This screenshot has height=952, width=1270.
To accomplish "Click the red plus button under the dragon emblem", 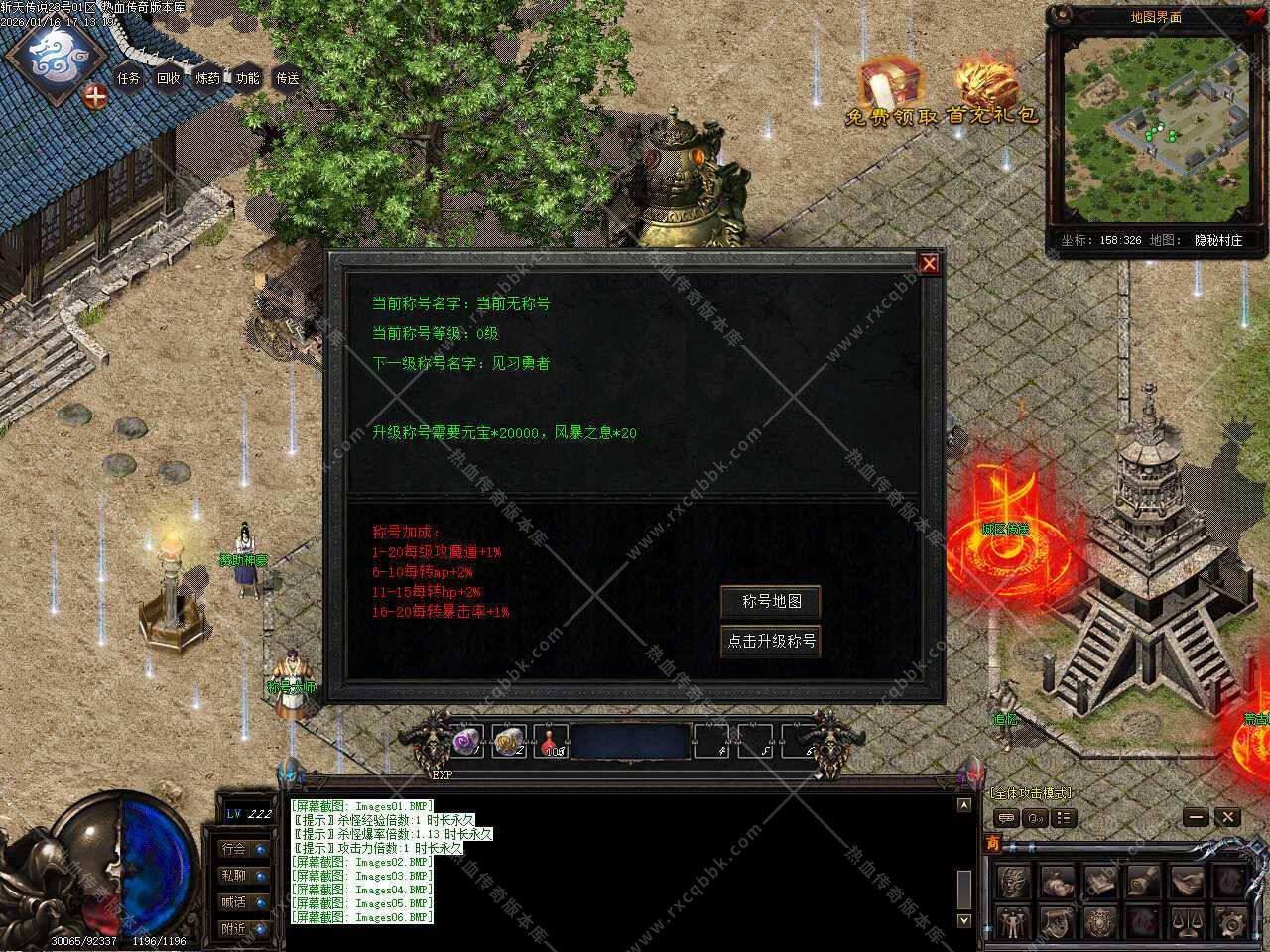I will pyautogui.click(x=95, y=96).
